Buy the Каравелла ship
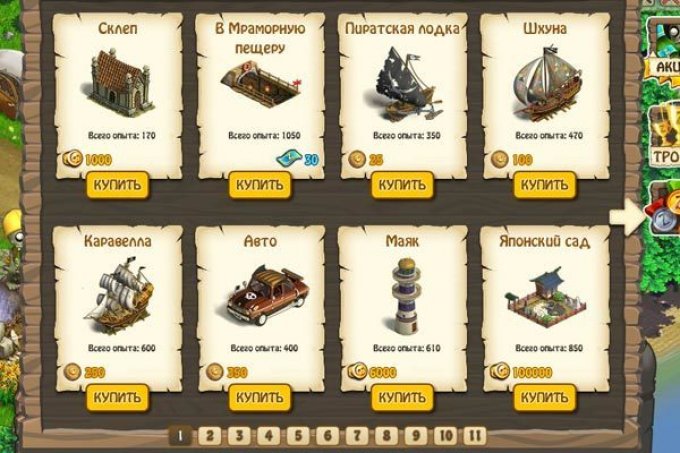This screenshot has width=680, height=453. [117, 397]
